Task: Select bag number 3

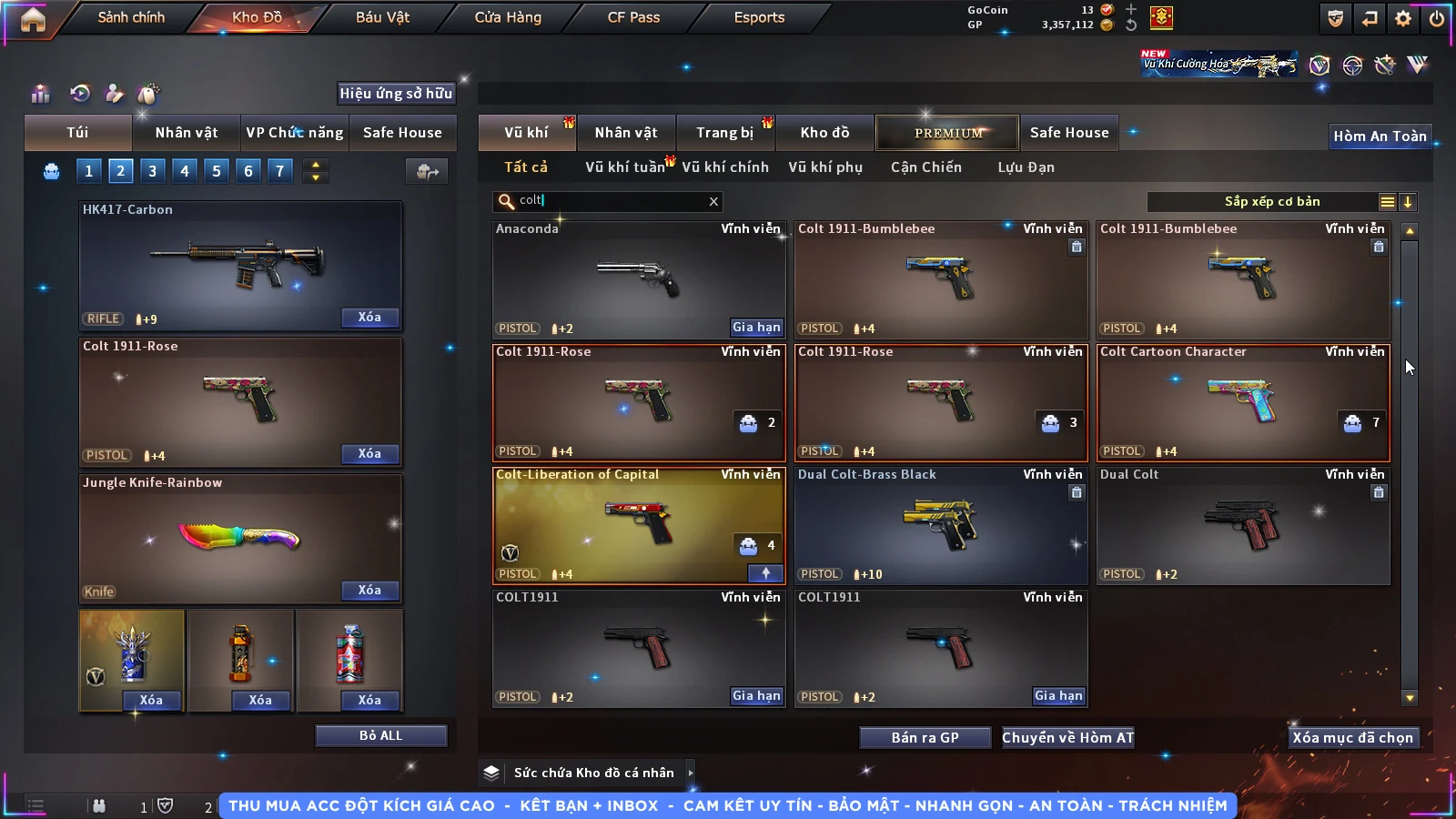Action: [x=153, y=170]
